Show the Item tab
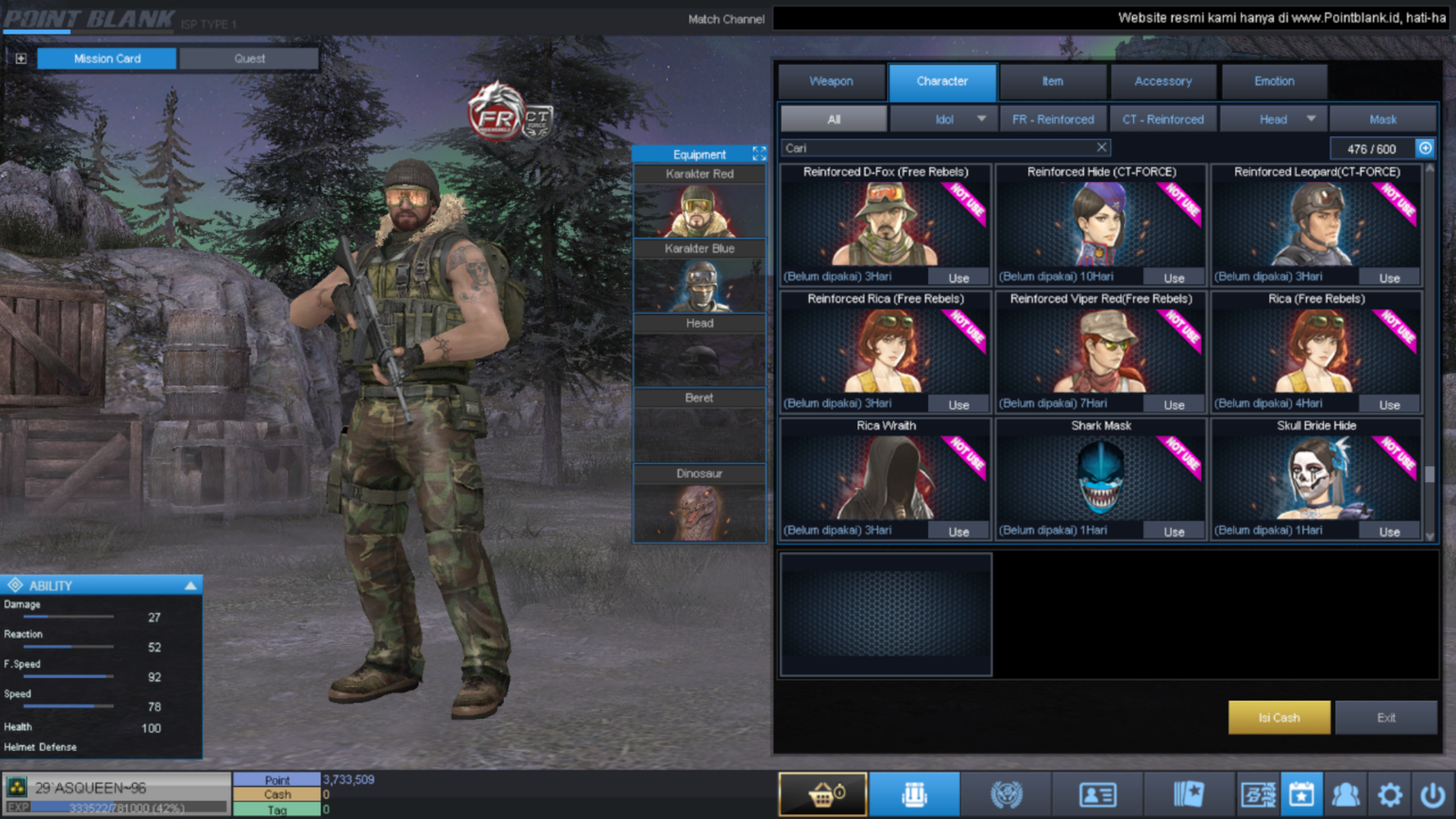This screenshot has width=1456, height=819. 1052,81
